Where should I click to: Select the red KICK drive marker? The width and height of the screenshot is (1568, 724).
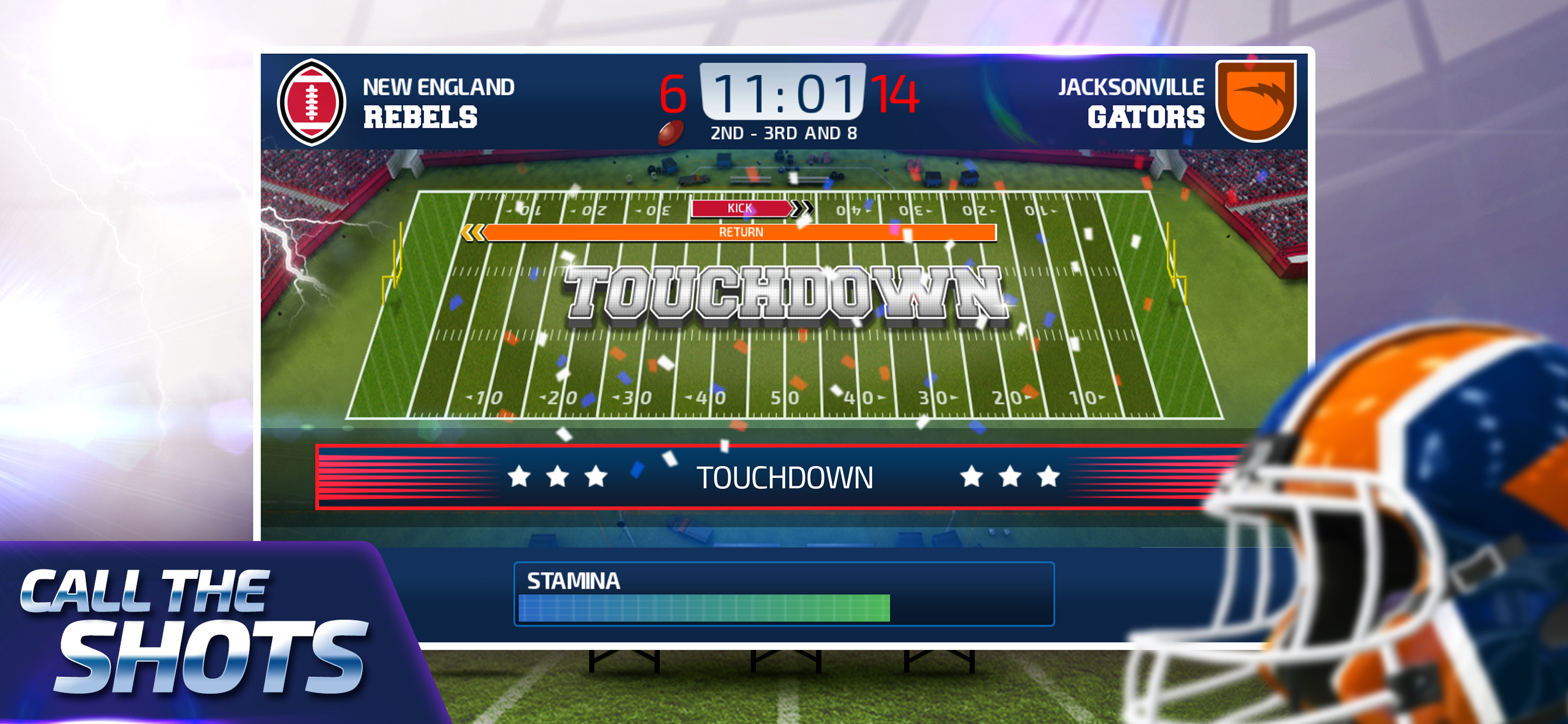pyautogui.click(x=741, y=208)
